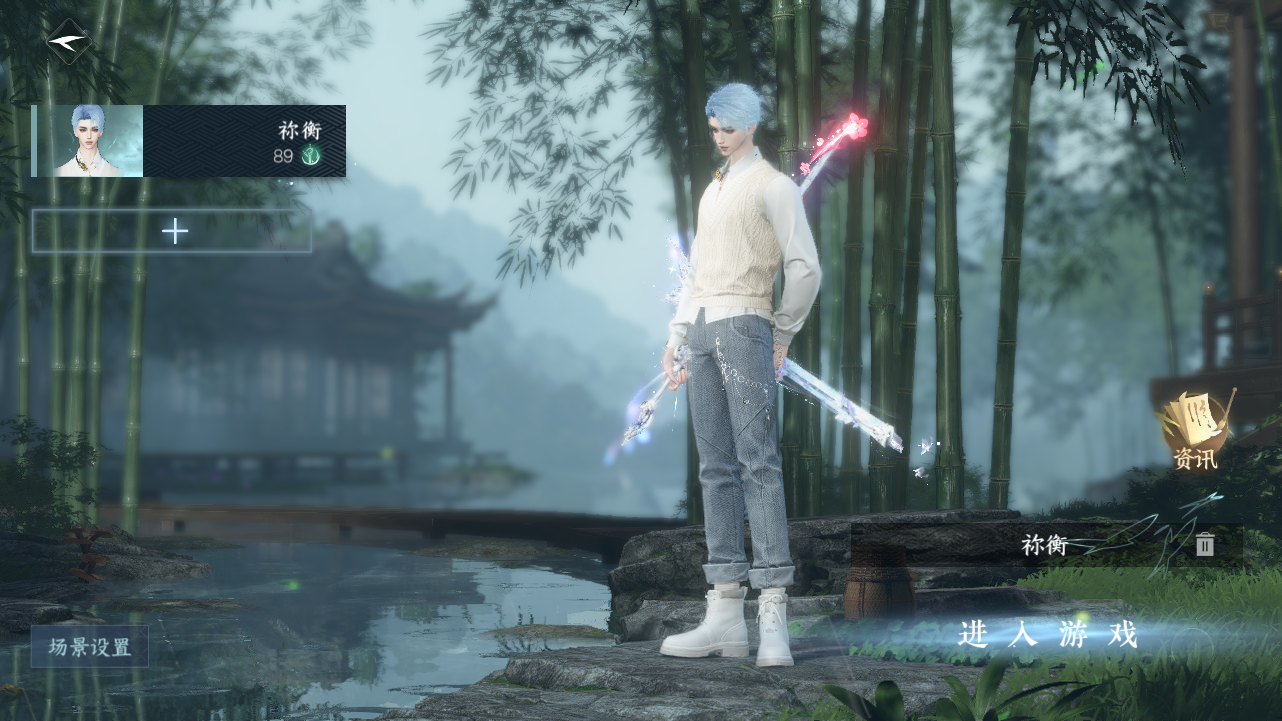Add a new character with the plus slot

click(172, 232)
